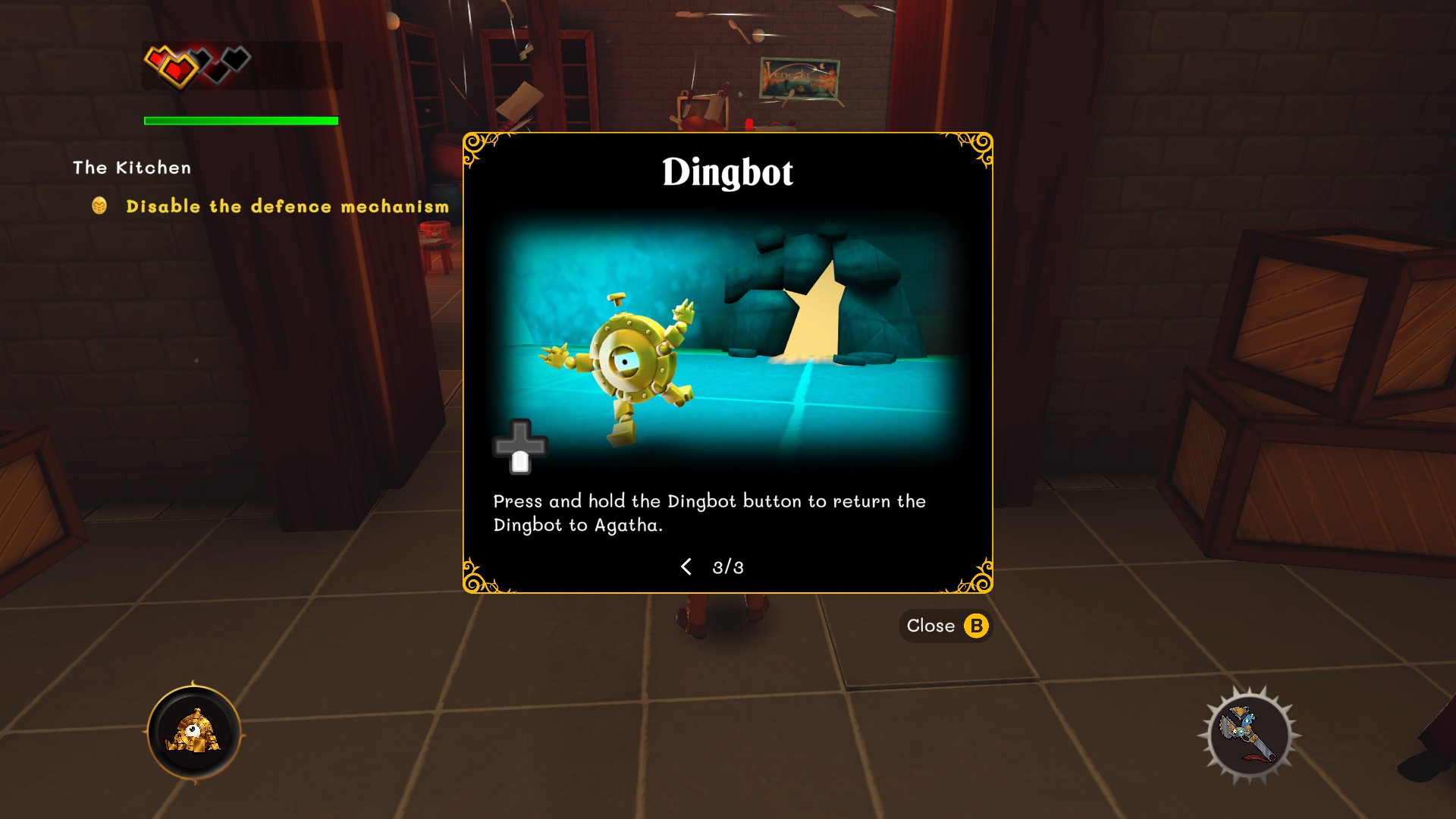Screen dimensions: 1456x819
Task: Select the Disable the defence mechanism objective
Action: click(x=287, y=206)
